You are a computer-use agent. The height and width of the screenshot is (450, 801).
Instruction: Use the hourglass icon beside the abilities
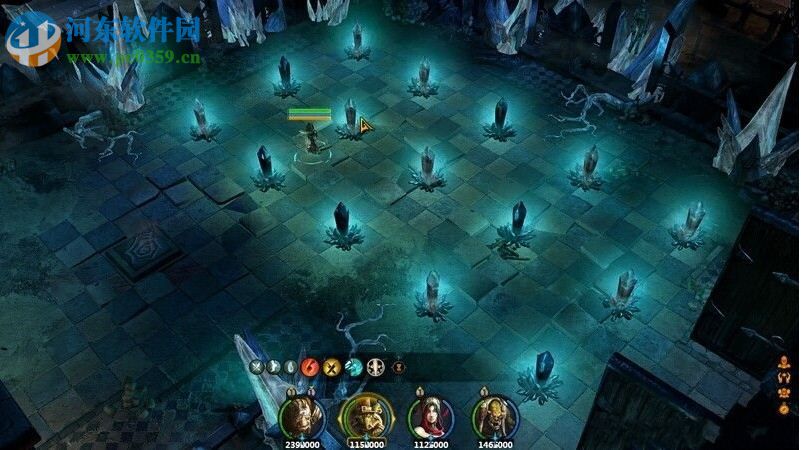click(399, 367)
